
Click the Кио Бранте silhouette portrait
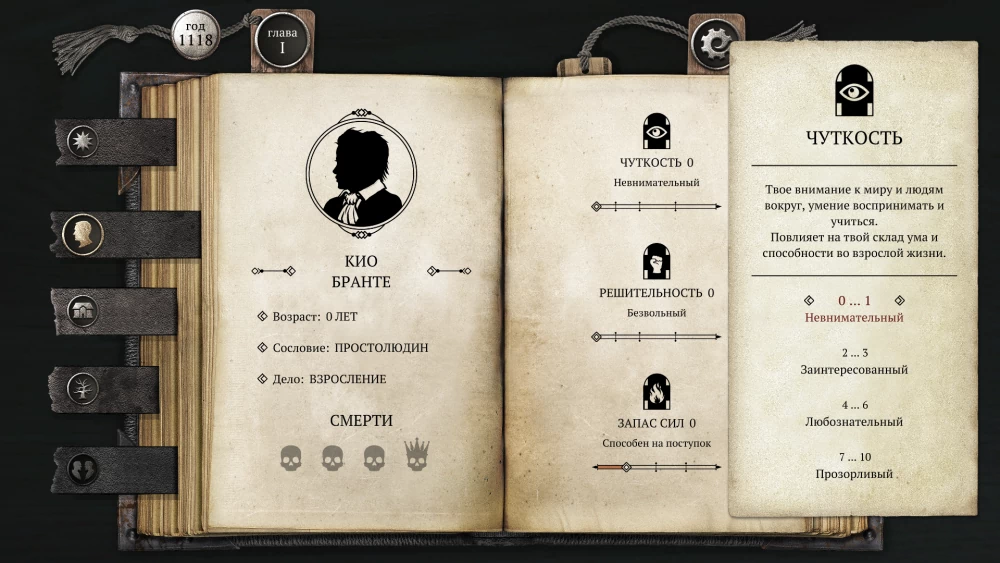360,174
